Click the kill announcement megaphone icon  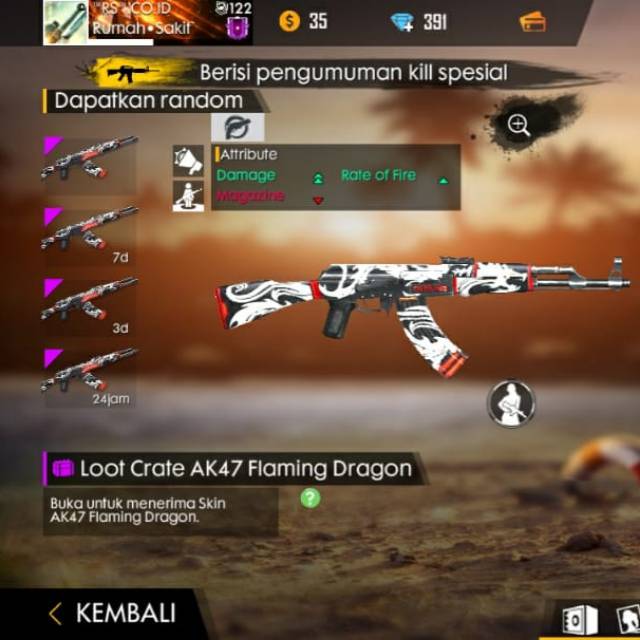click(x=188, y=160)
